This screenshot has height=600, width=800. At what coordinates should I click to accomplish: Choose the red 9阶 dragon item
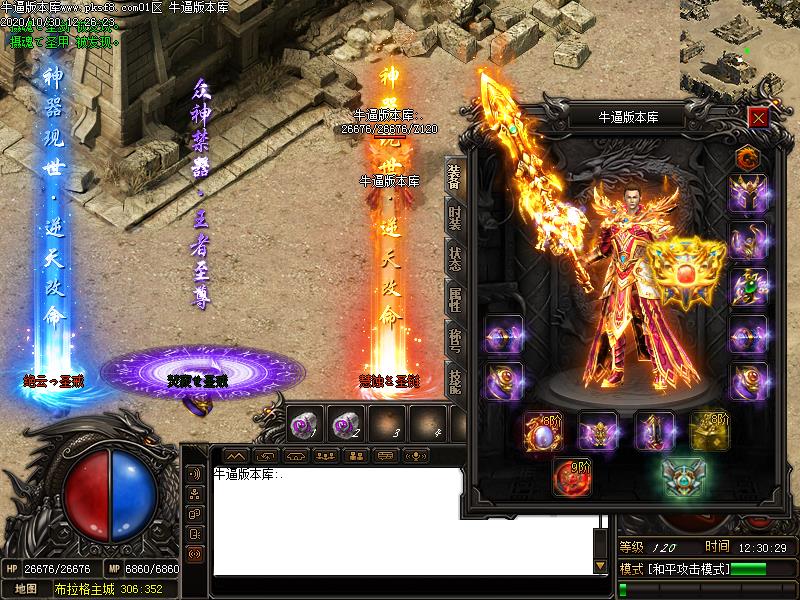[572, 477]
